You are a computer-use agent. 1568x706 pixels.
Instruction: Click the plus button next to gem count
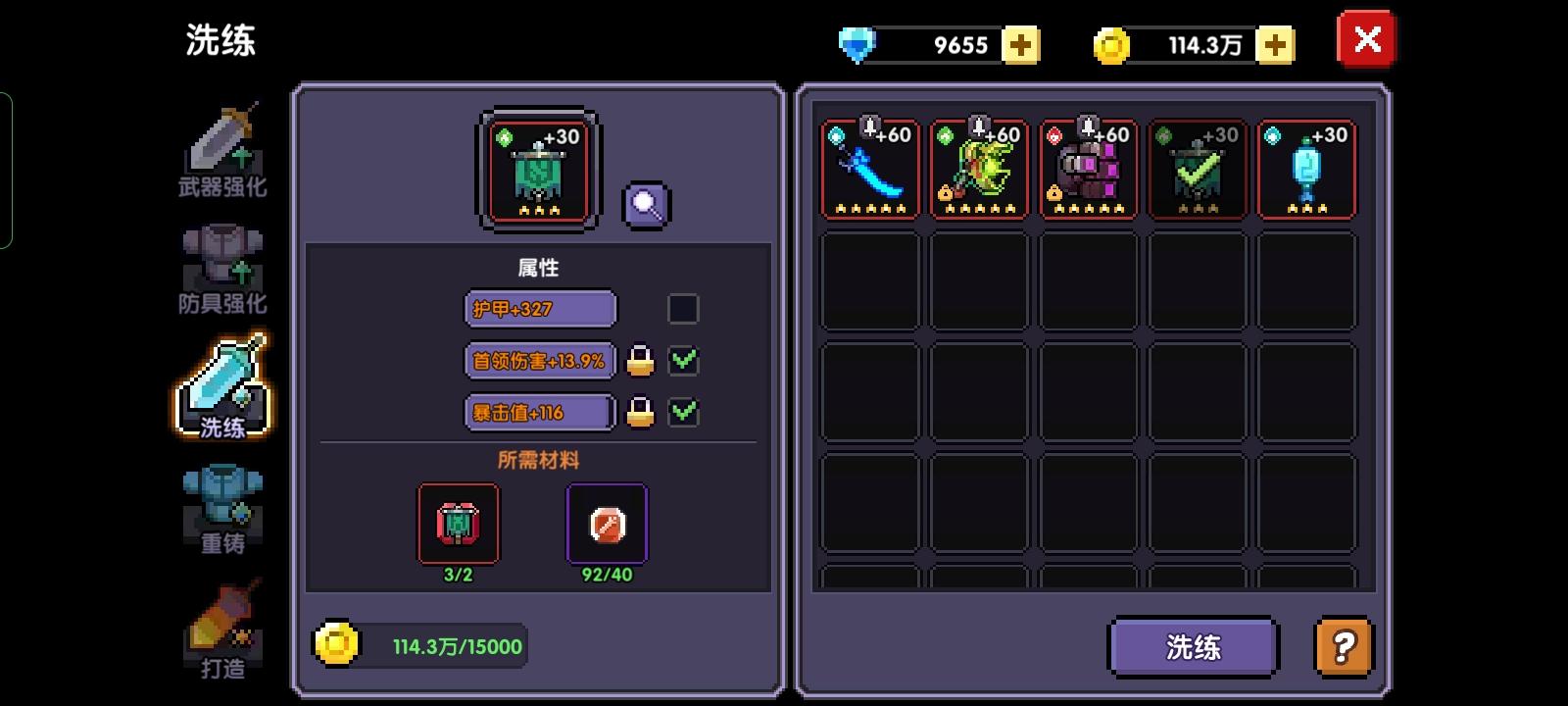click(x=1020, y=44)
